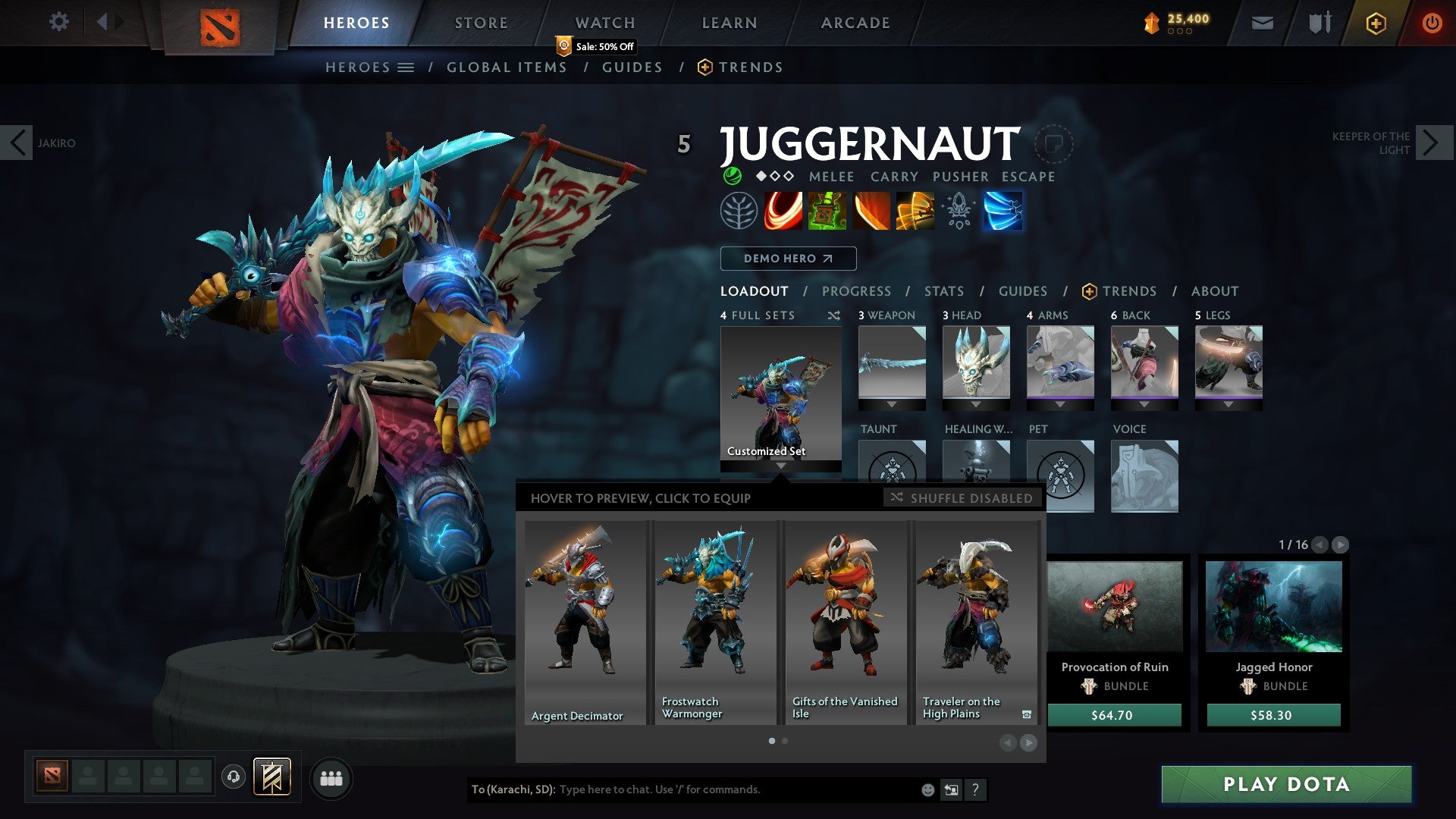This screenshot has height=819, width=1456.
Task: Click the power button to exit
Action: (1432, 23)
